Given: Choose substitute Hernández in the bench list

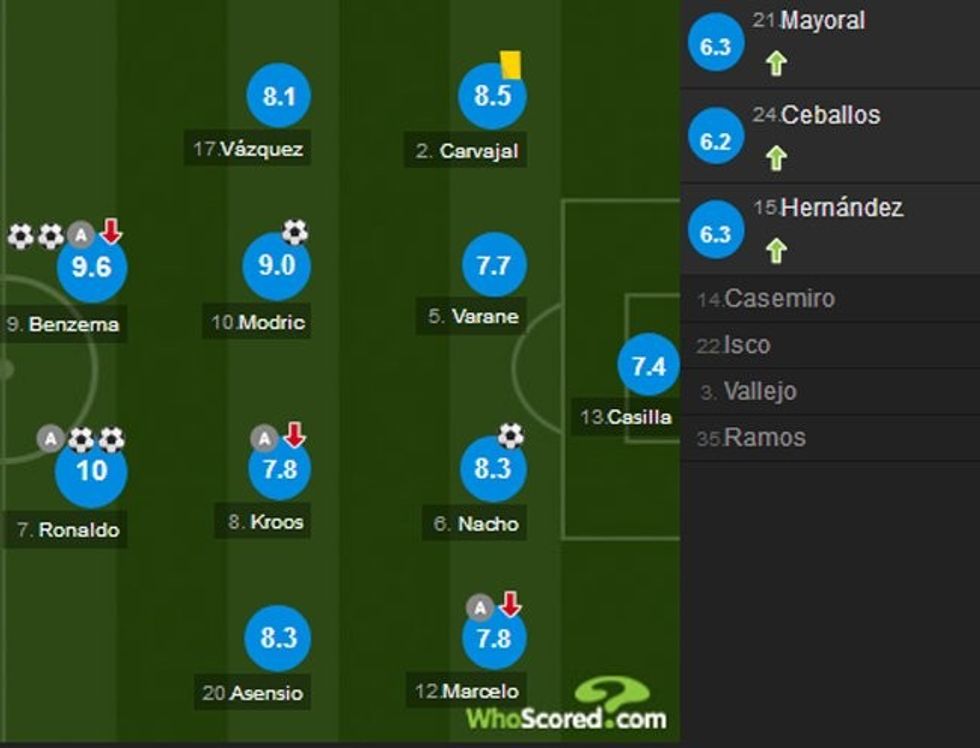Looking at the screenshot, I should tap(830, 230).
